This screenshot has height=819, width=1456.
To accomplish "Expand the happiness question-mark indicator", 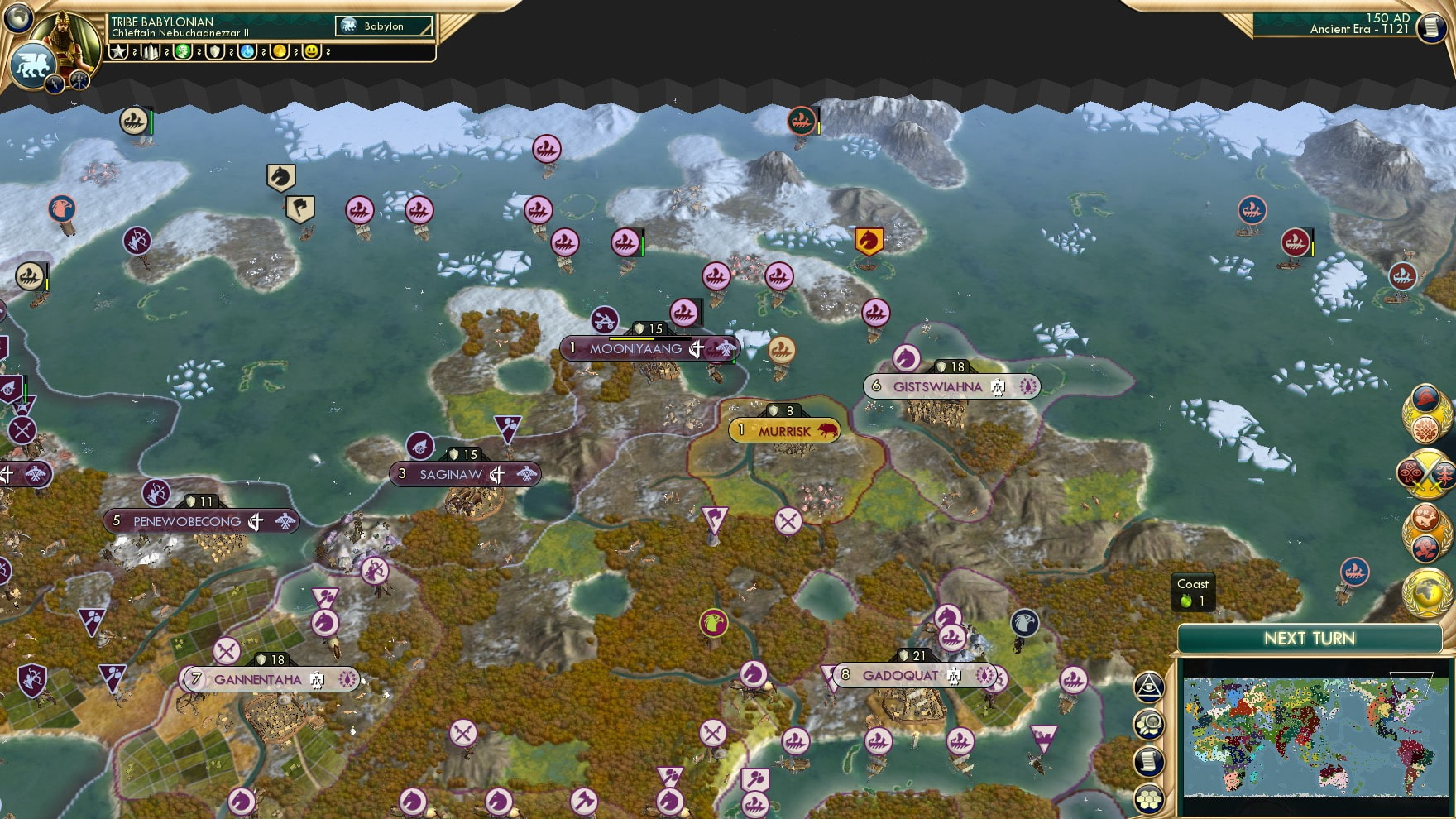I will (329, 51).
